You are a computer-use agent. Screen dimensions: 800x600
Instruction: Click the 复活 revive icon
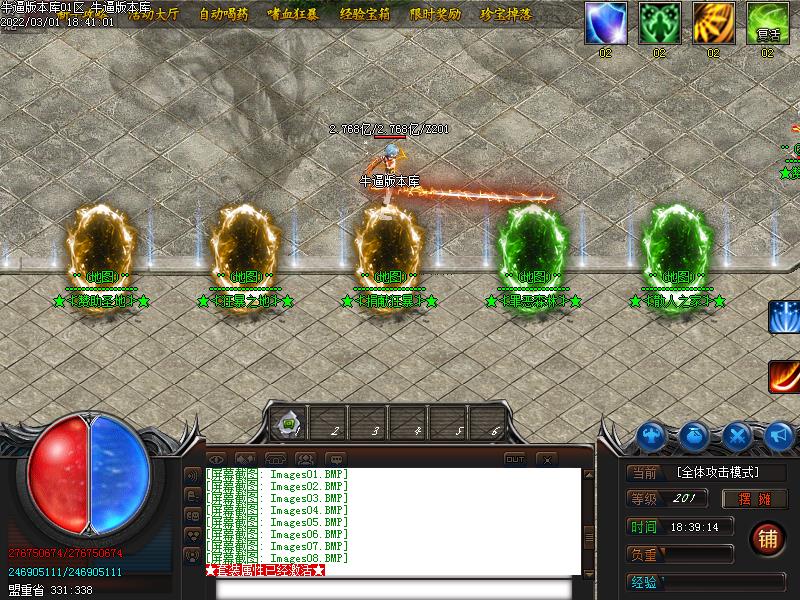767,22
